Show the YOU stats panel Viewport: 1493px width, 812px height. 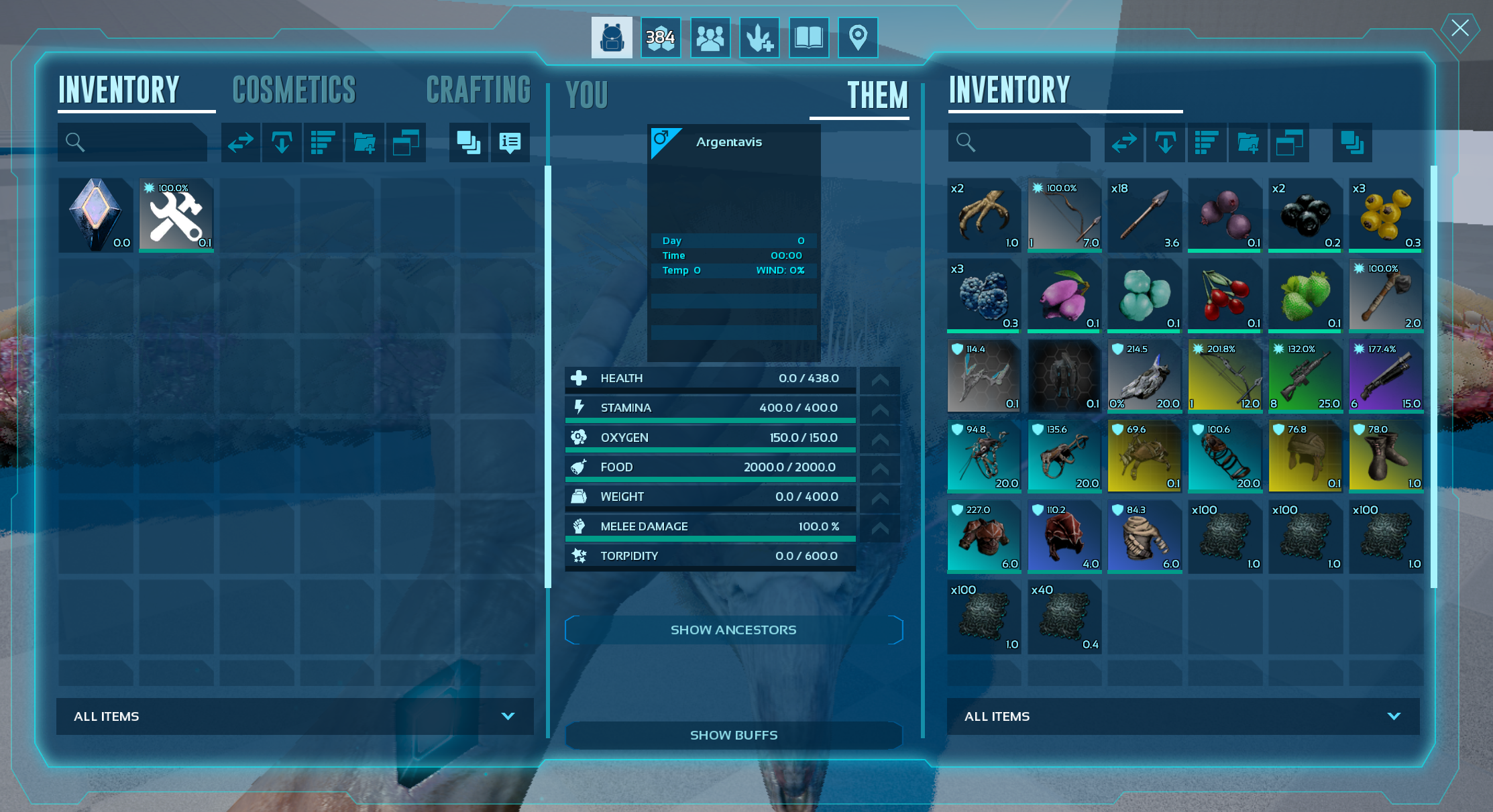[x=587, y=95]
